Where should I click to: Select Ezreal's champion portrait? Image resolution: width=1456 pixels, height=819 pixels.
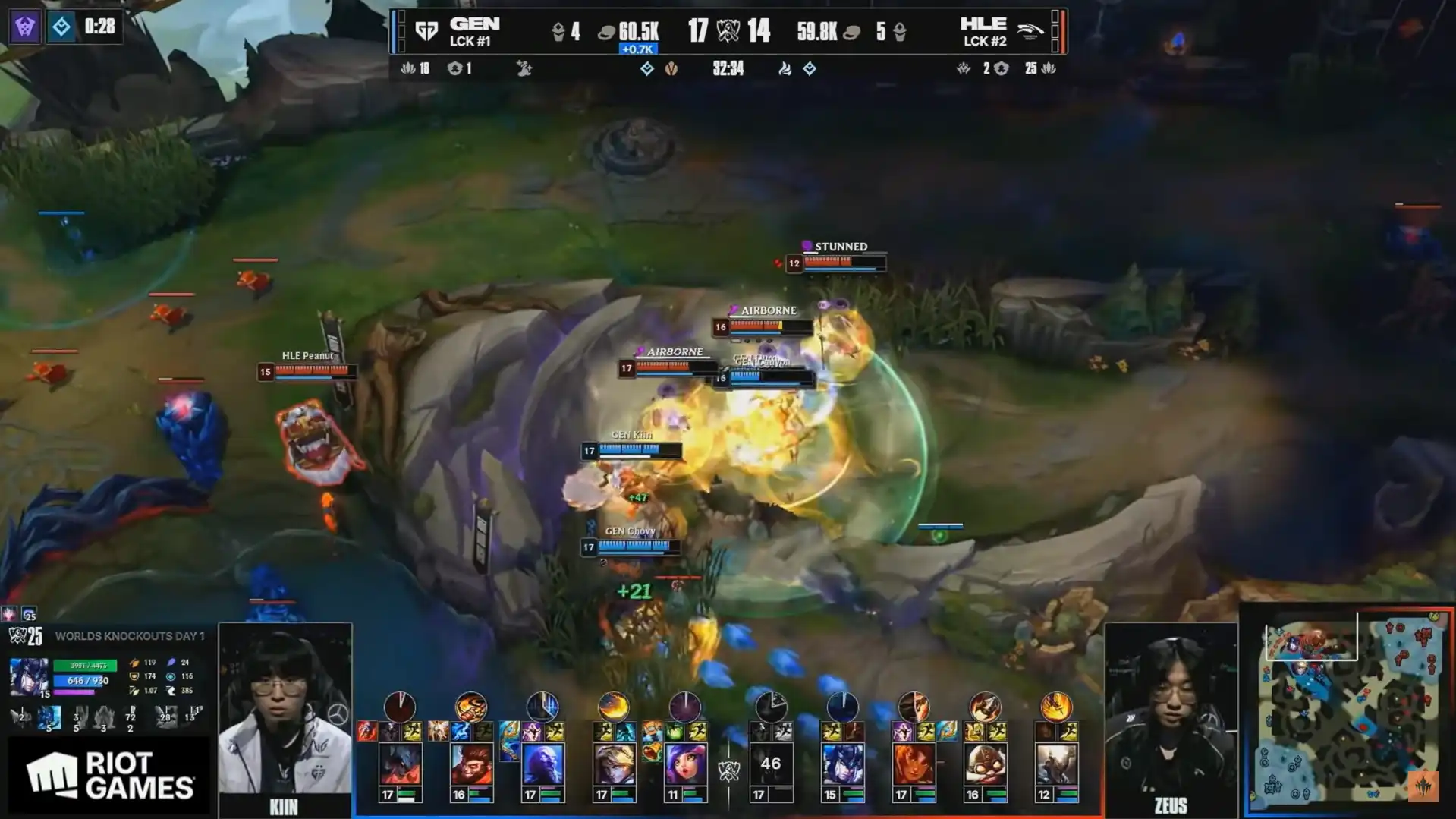point(614,764)
